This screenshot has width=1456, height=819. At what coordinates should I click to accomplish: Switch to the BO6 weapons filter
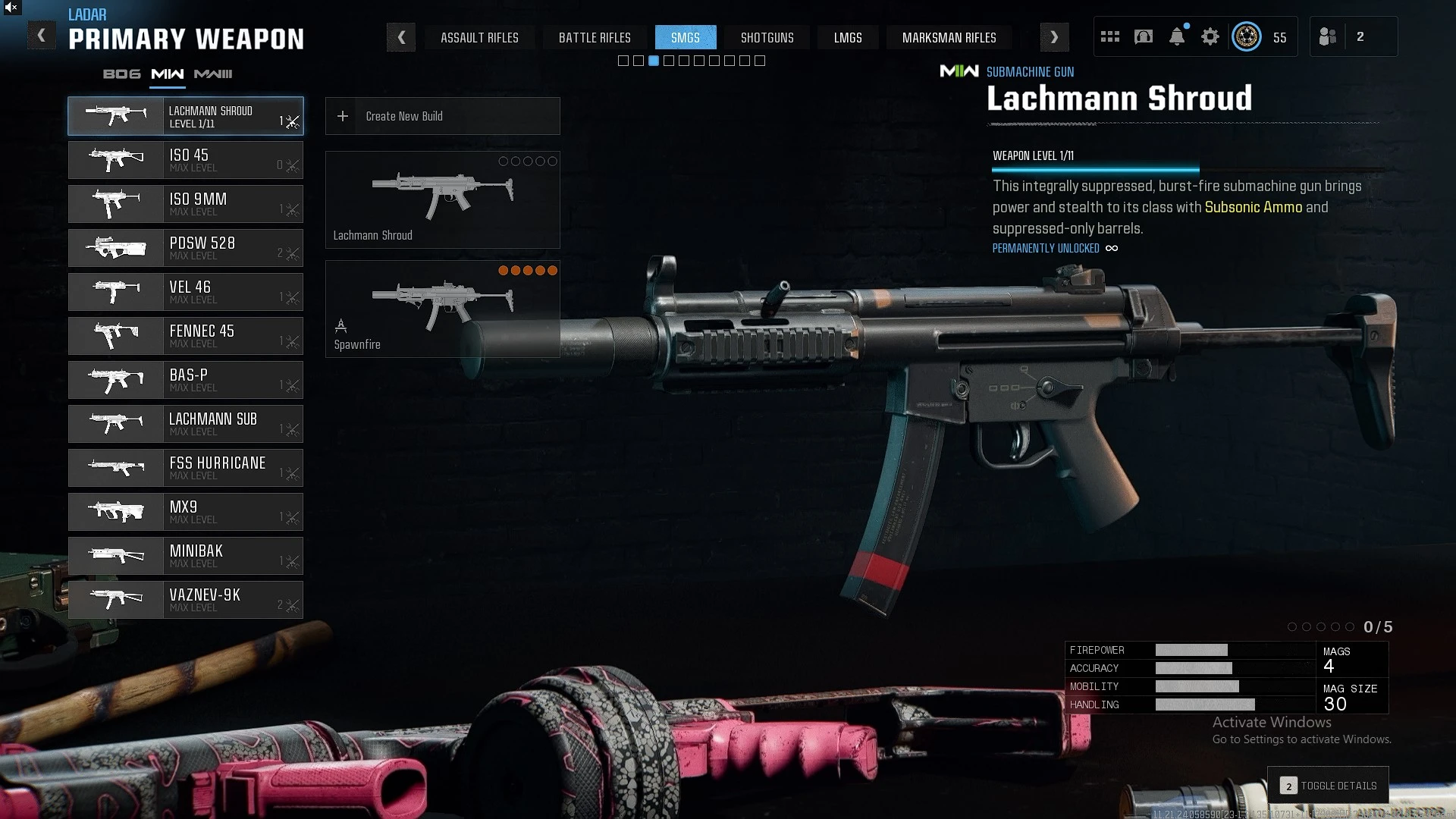(122, 74)
